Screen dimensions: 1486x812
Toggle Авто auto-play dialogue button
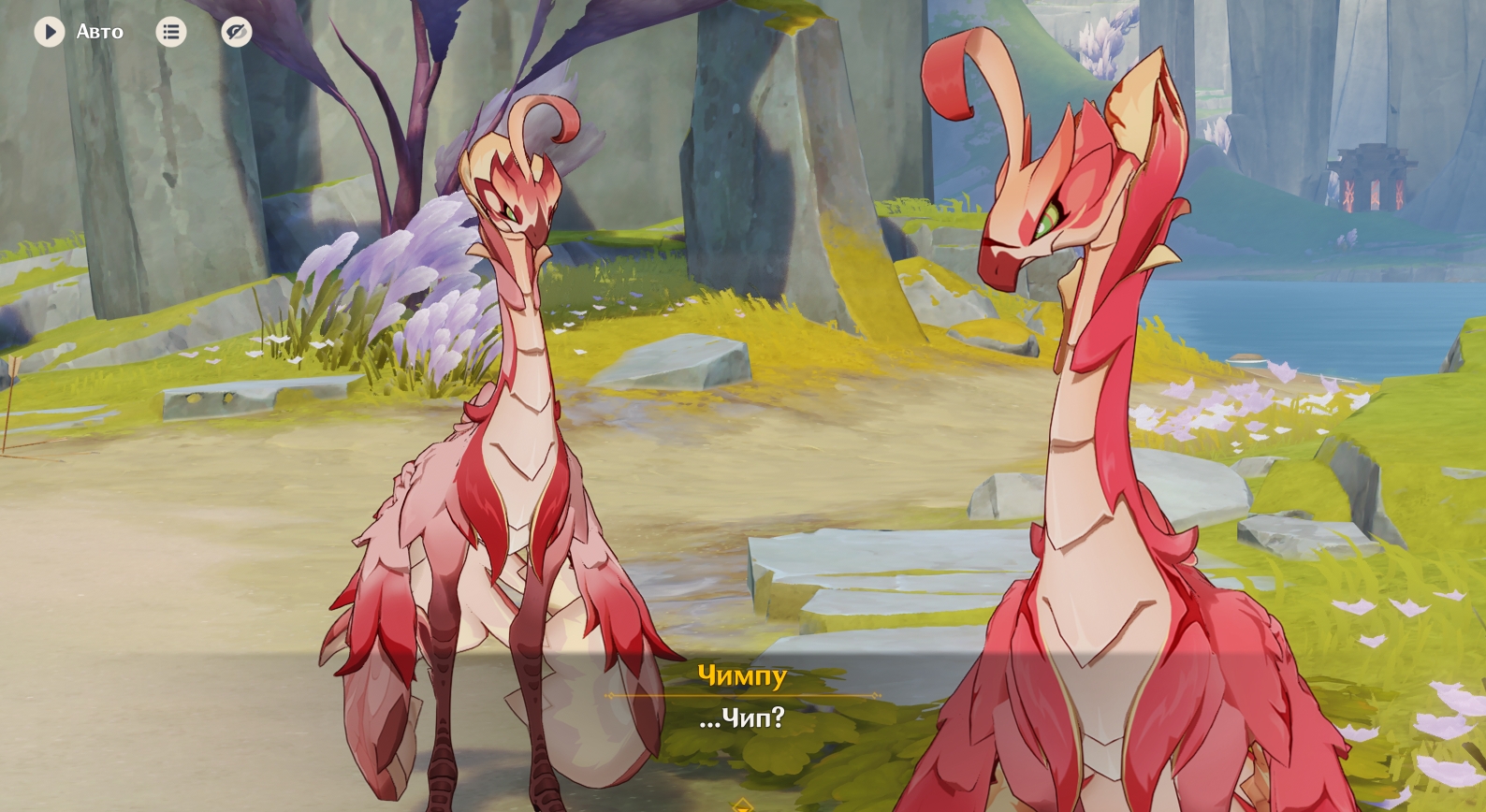50,32
